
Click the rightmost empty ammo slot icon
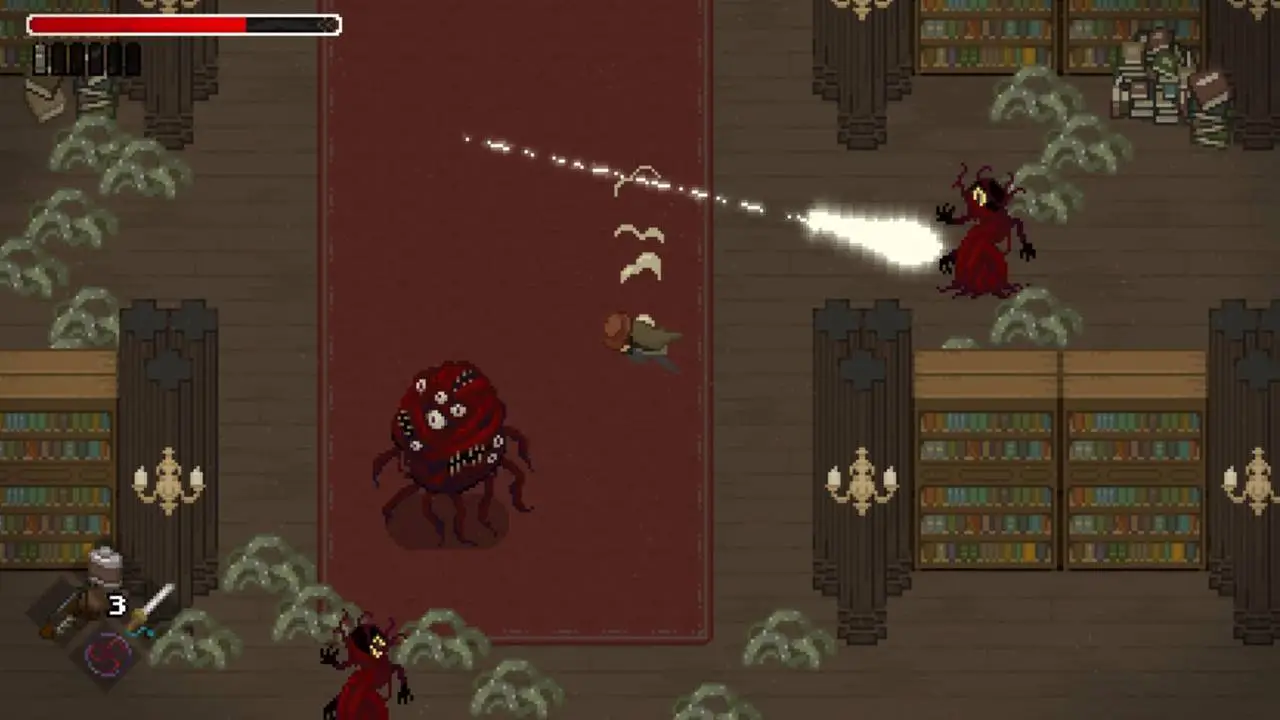(x=131, y=57)
